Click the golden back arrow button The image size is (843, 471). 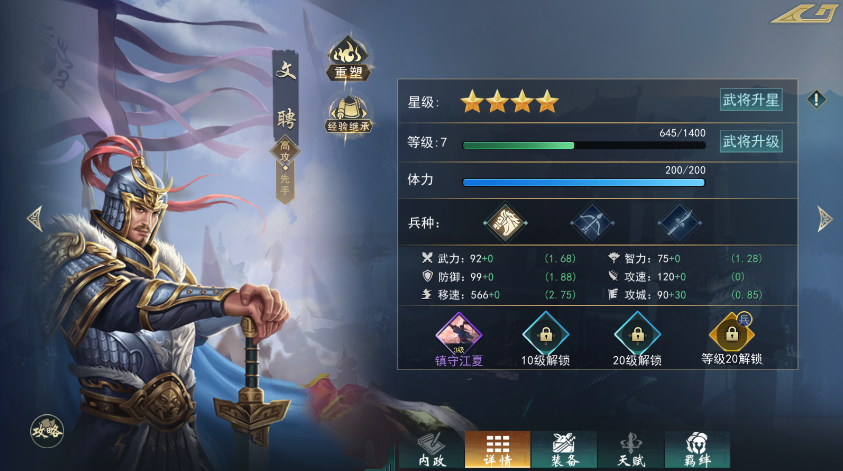pyautogui.click(x=804, y=15)
